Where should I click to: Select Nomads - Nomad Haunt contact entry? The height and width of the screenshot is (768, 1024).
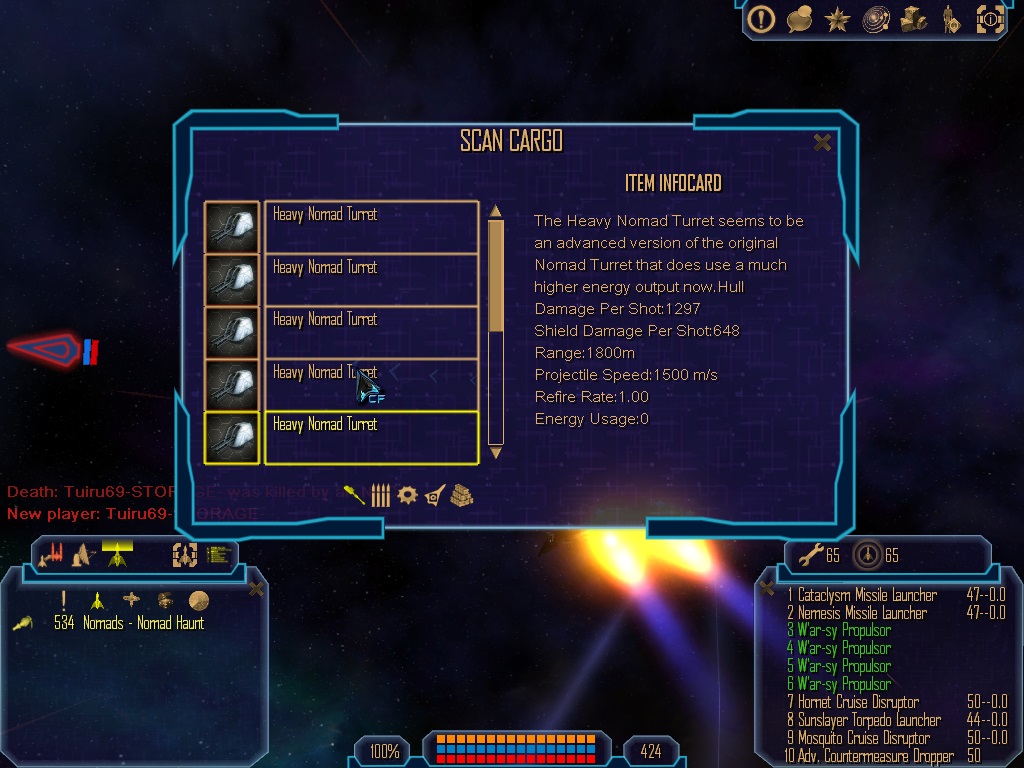coord(128,623)
